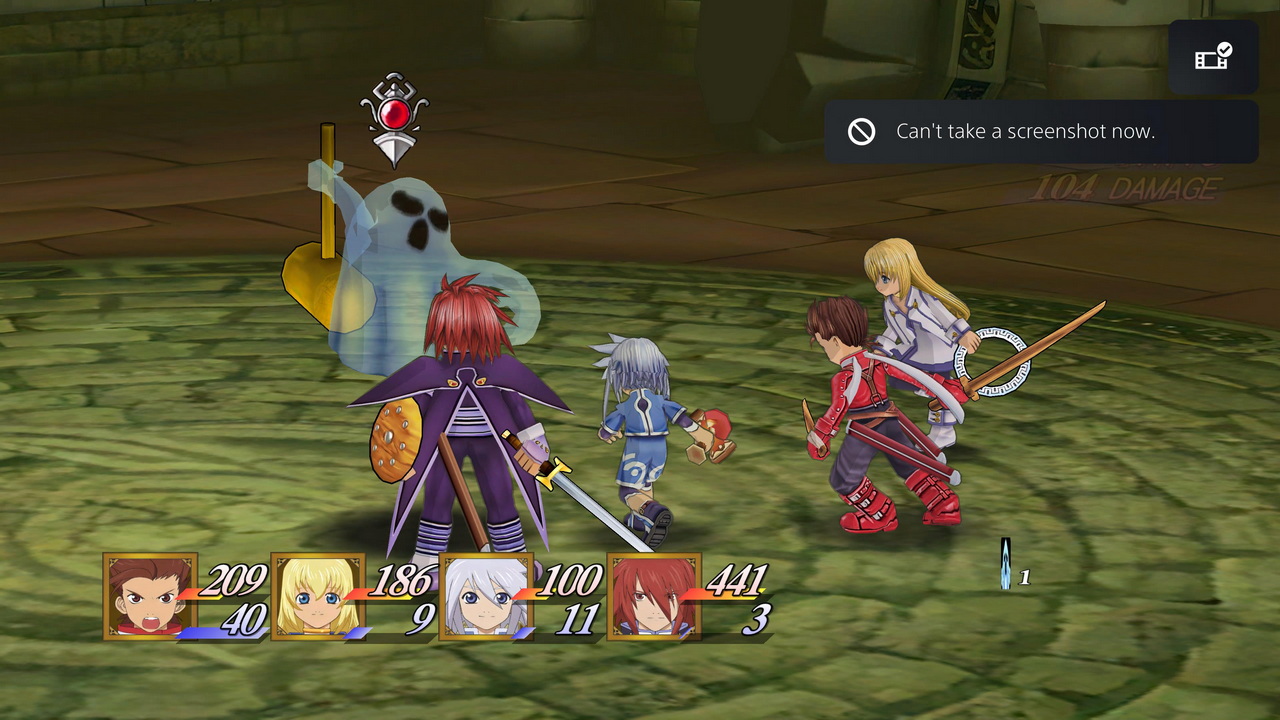Select Kratos's red-haired party portrait
Viewport: 1280px width, 720px height.
tap(653, 596)
